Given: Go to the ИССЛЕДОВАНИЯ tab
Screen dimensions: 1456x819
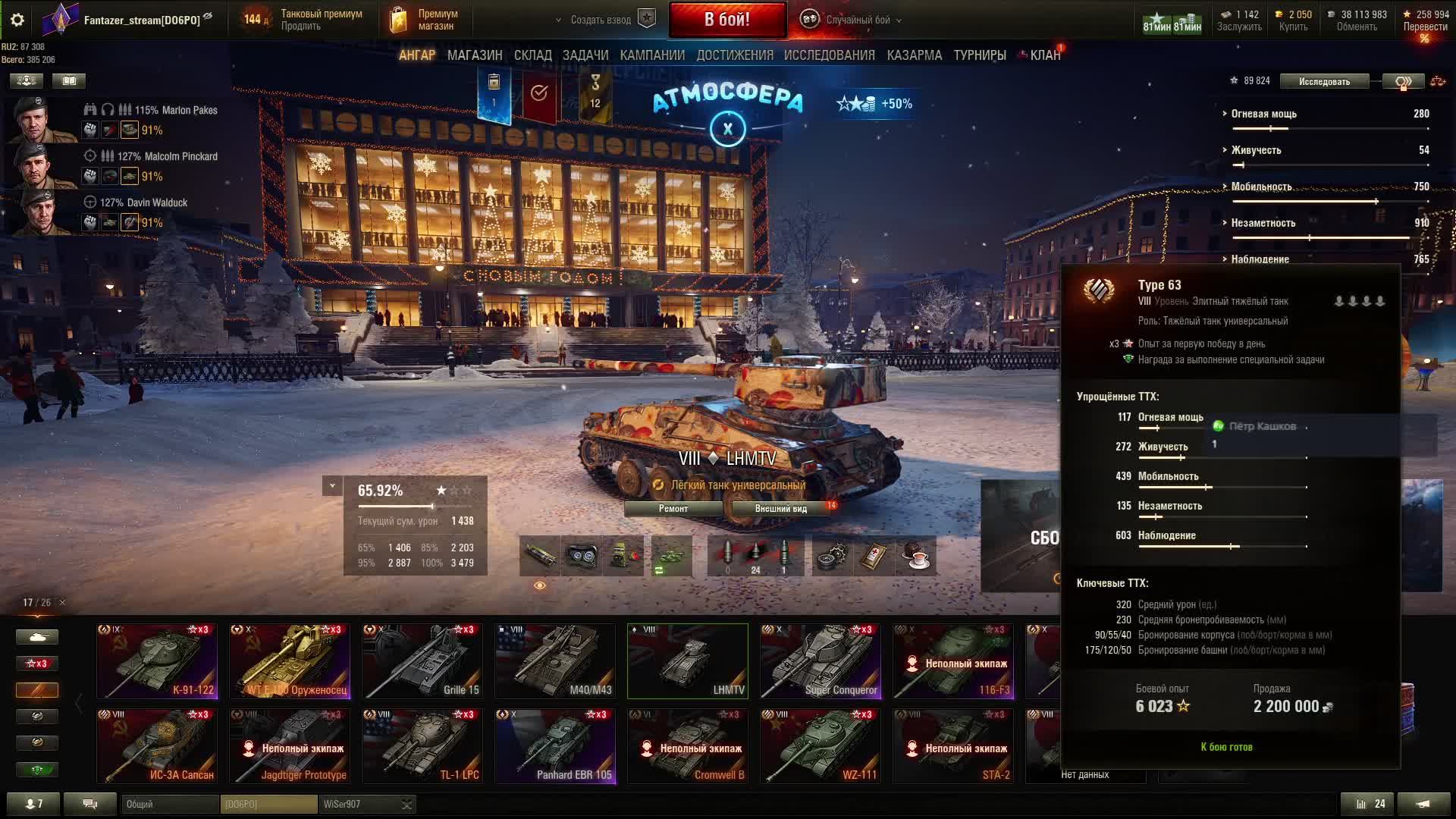Looking at the screenshot, I should coord(829,55).
